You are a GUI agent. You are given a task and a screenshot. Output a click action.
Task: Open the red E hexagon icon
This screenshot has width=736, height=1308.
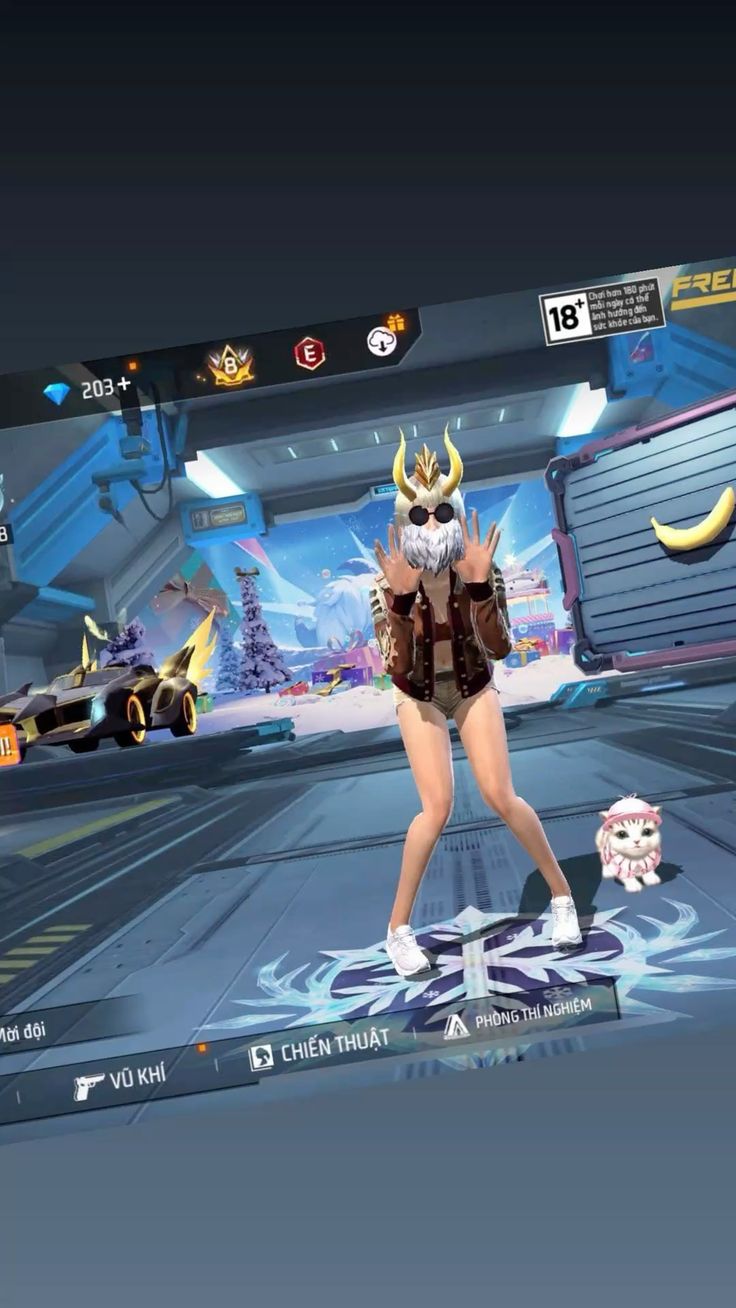tap(309, 353)
